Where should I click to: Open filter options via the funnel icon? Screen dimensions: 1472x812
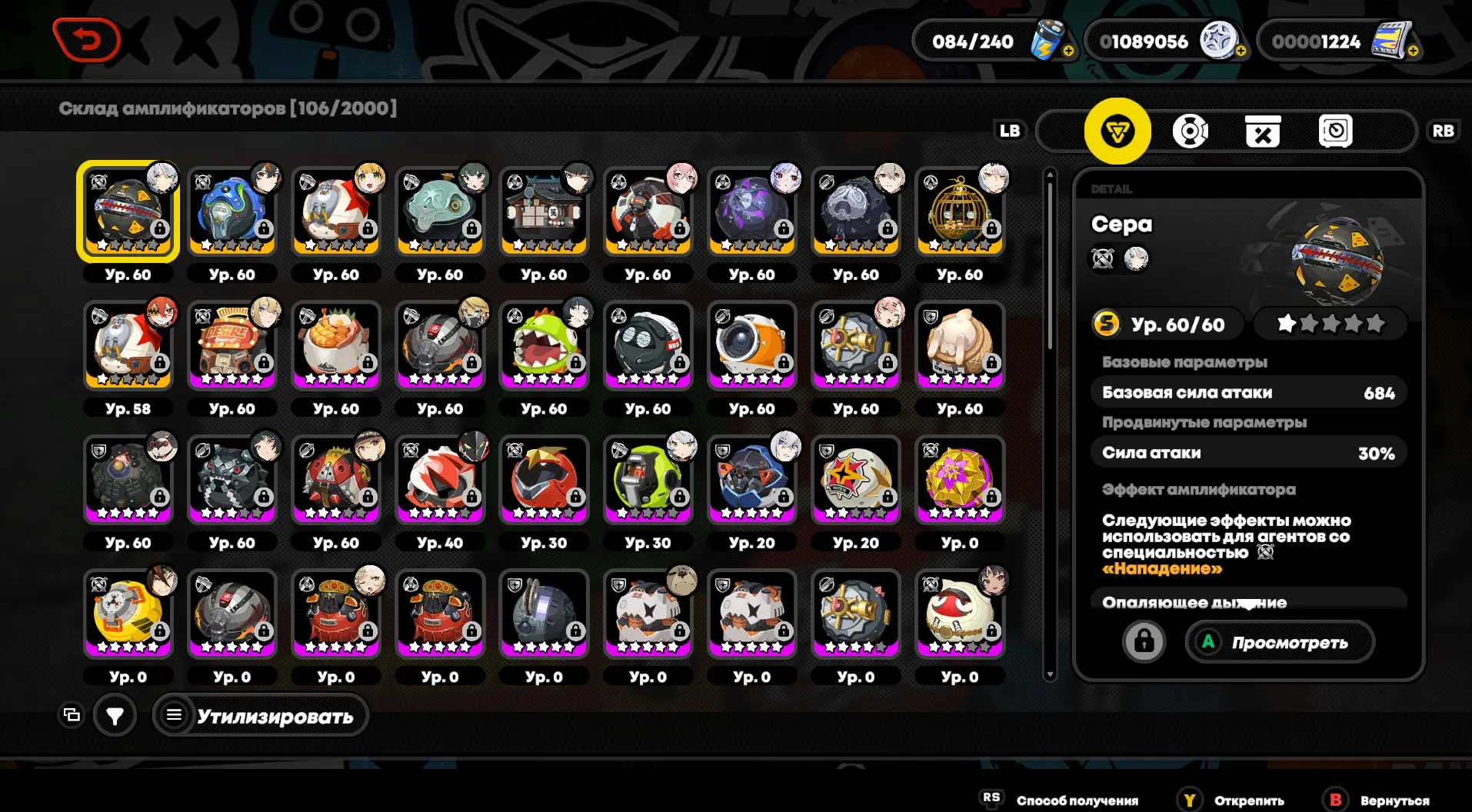(x=115, y=715)
